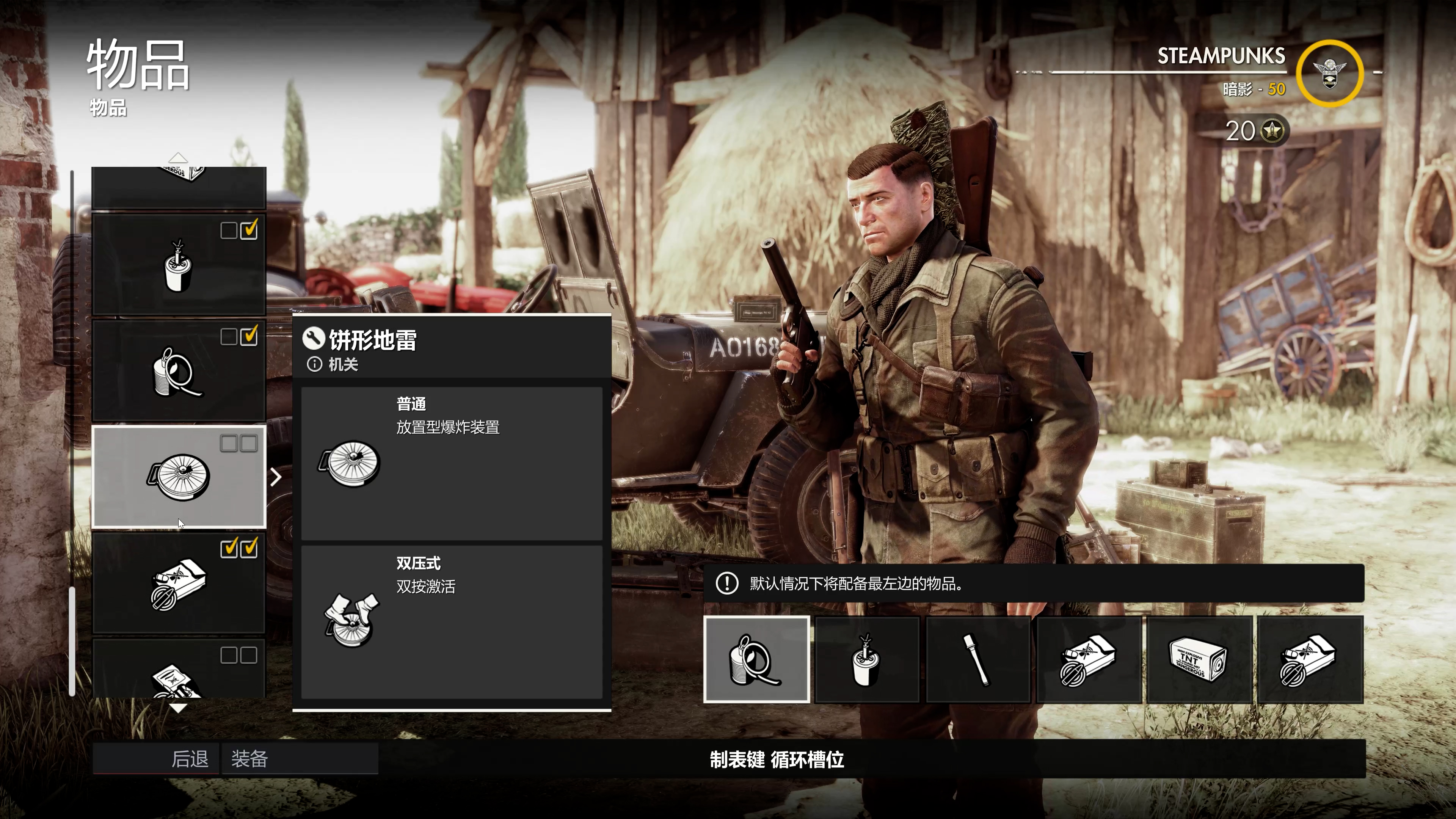Select the trip mine in the item list
The width and height of the screenshot is (1456, 819).
coord(179,371)
